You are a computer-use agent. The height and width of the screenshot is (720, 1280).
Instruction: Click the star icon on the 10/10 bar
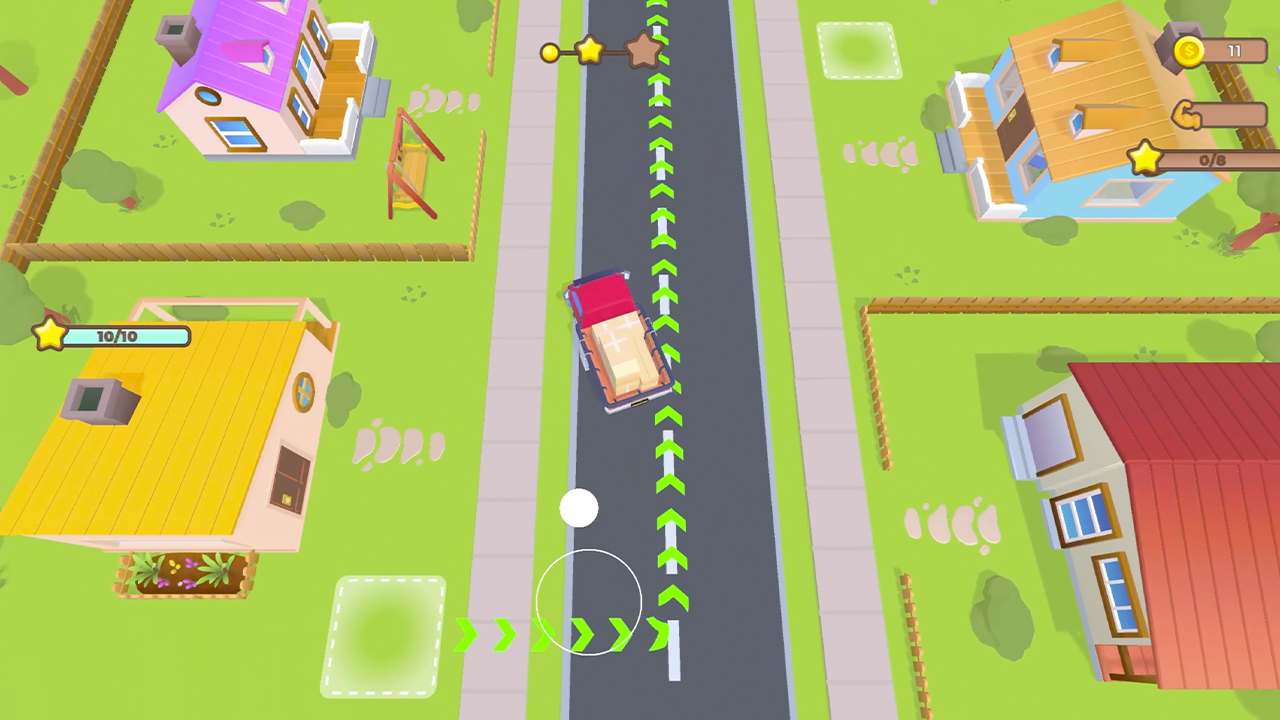[x=49, y=335]
